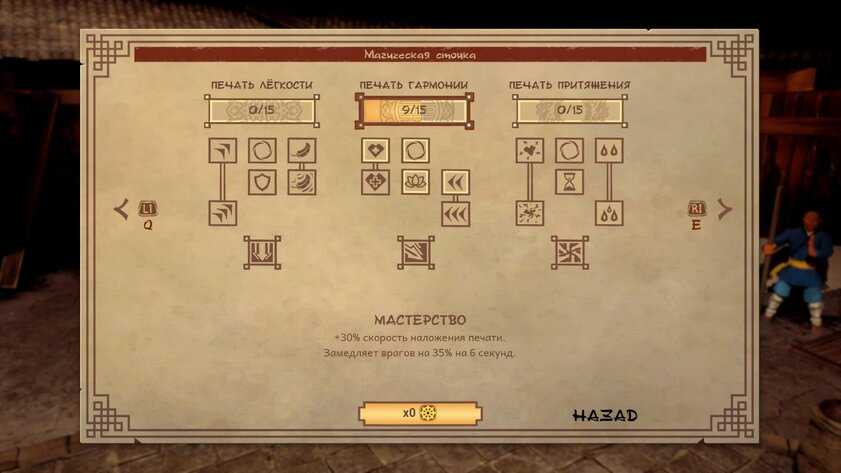Select the framed downward arrows skill
Viewport: 841px width, 473px height.
click(262, 252)
